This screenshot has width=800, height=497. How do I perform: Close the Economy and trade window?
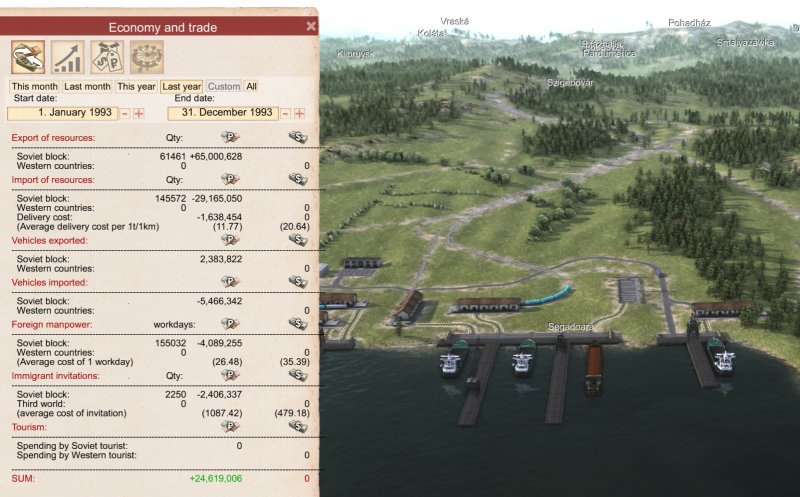[x=310, y=27]
